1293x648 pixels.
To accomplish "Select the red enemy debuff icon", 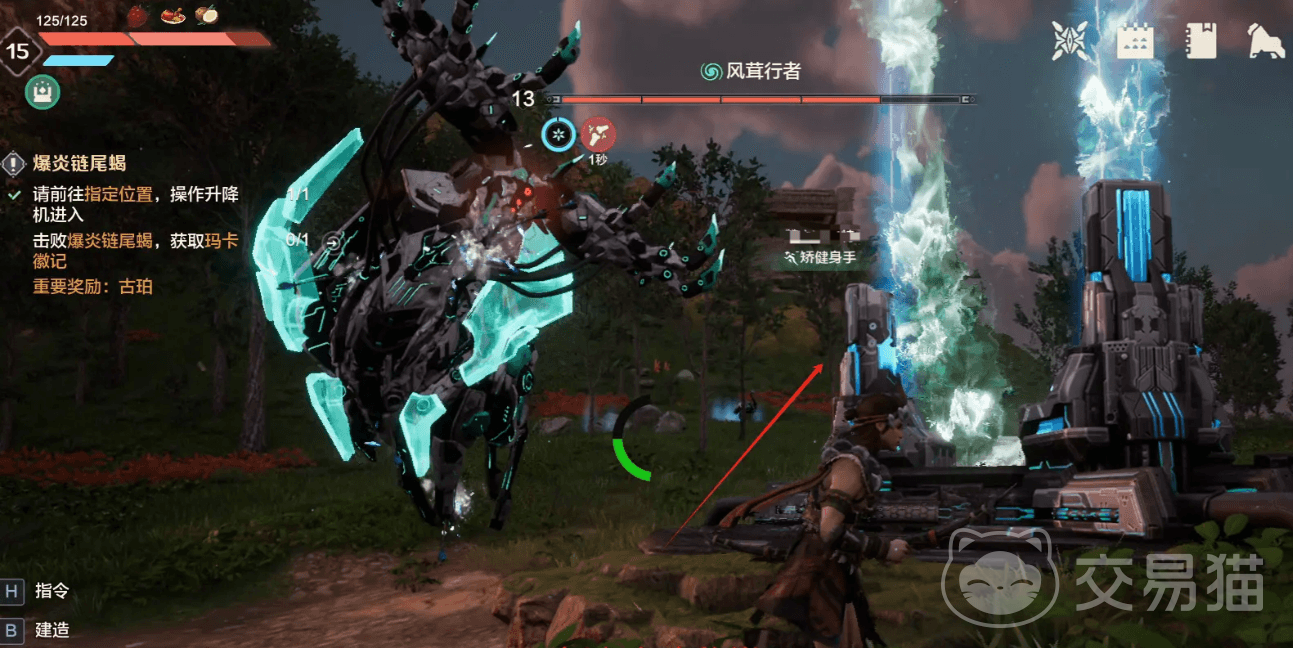I will pos(598,134).
